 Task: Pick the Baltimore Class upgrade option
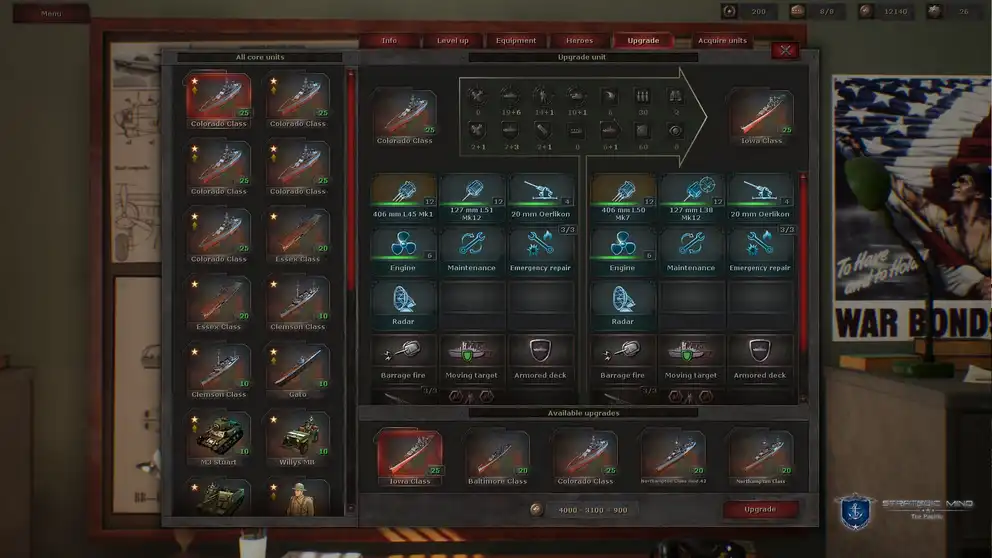497,456
